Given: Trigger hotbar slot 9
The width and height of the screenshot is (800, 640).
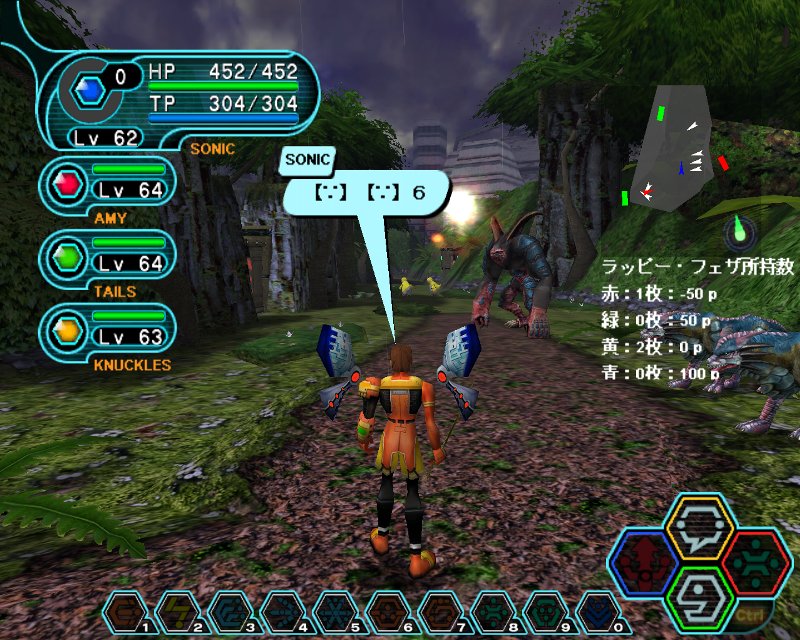Looking at the screenshot, I should pyautogui.click(x=543, y=612).
